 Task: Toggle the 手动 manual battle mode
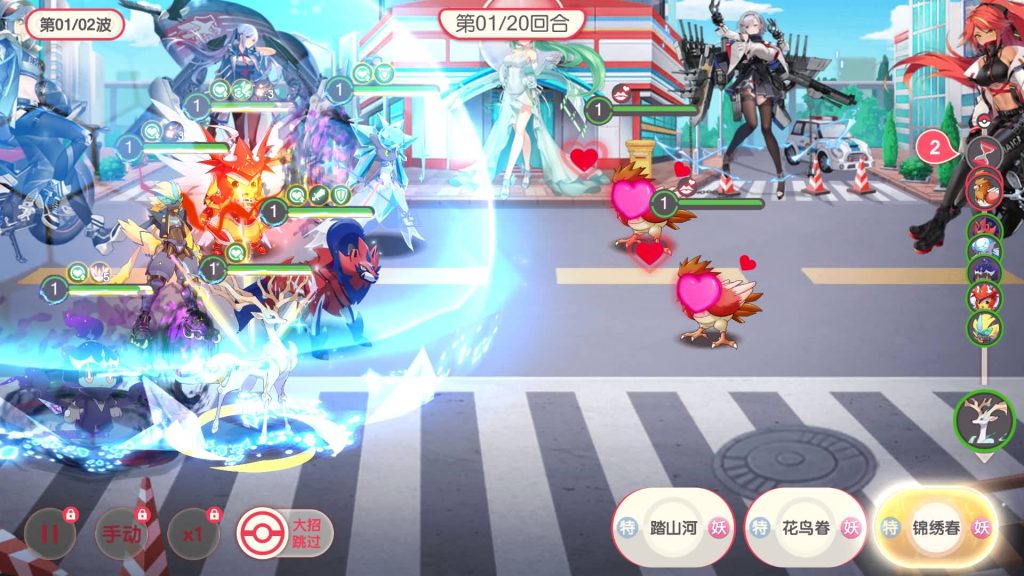pyautogui.click(x=121, y=533)
